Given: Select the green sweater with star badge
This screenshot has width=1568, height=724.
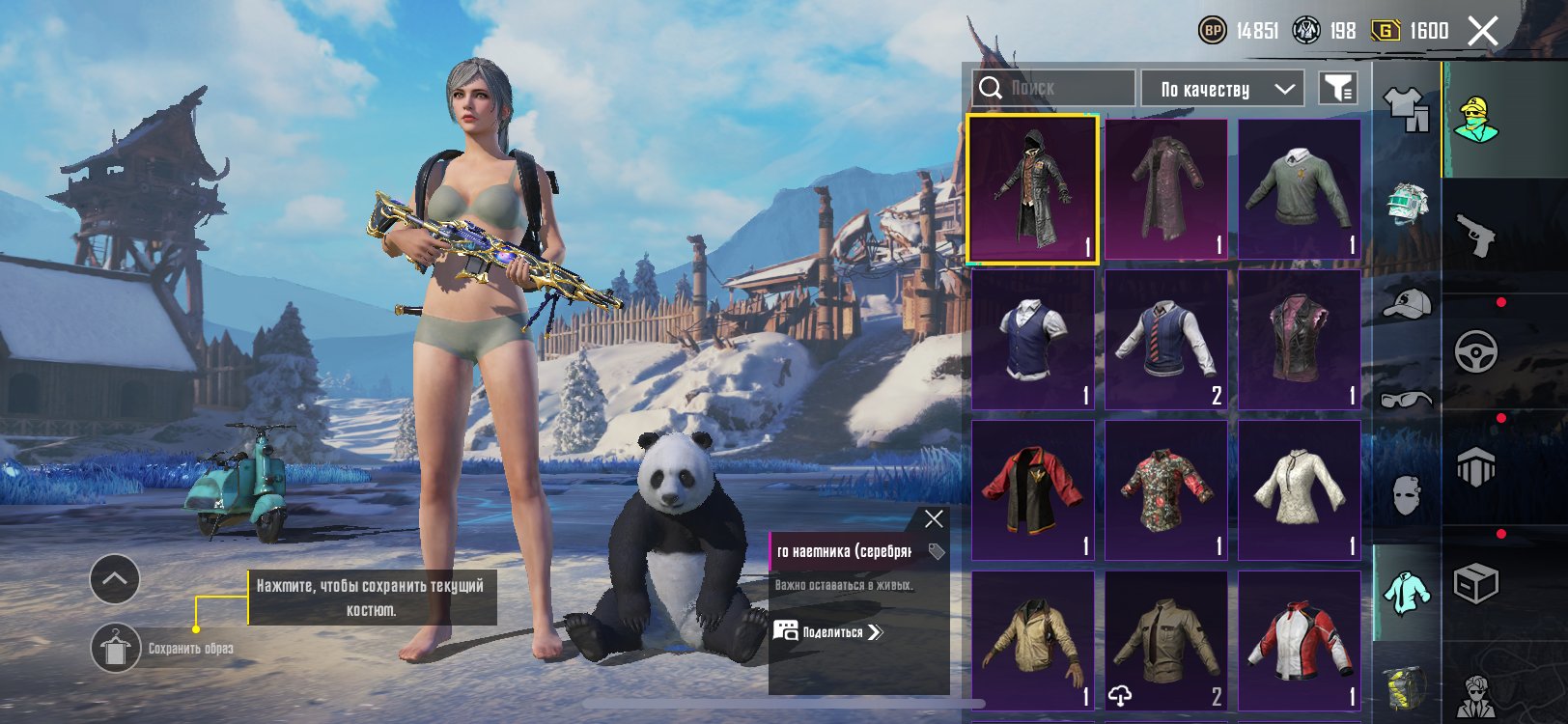Looking at the screenshot, I should pos(1300,189).
